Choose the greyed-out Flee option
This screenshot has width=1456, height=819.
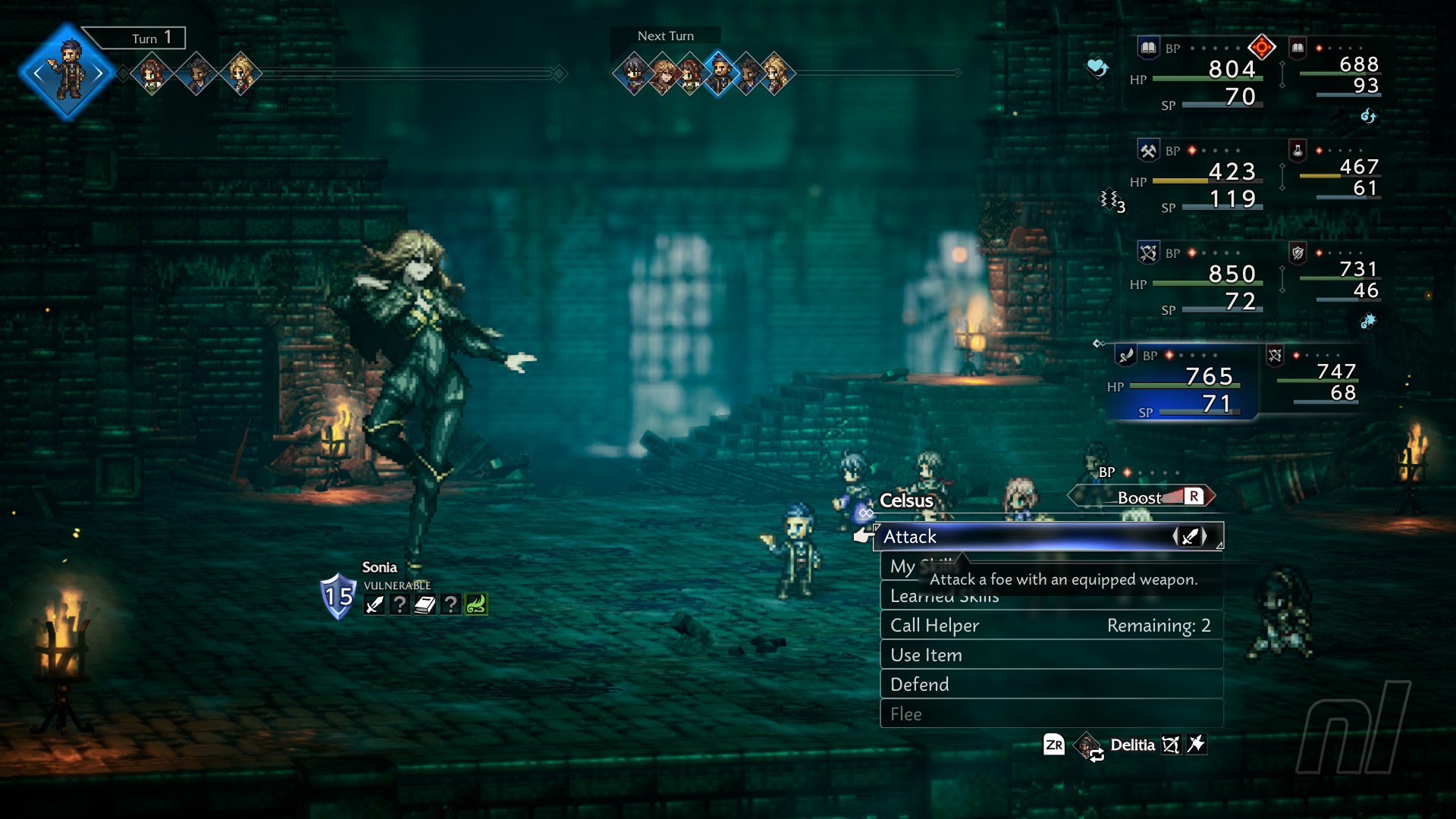pyautogui.click(x=1050, y=714)
